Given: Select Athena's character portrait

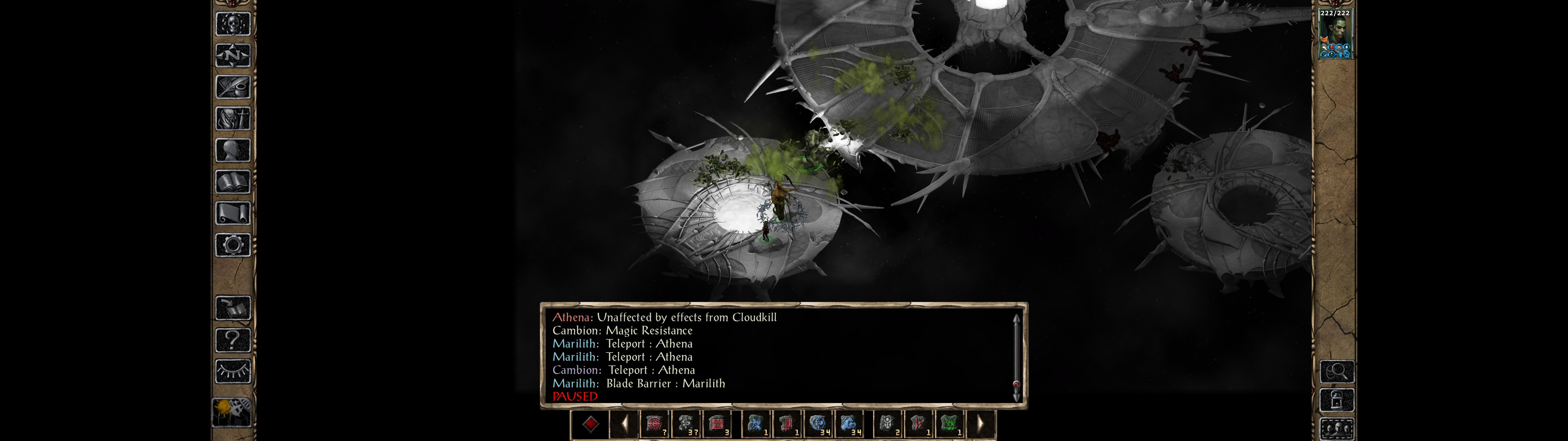Looking at the screenshot, I should tap(1336, 33).
